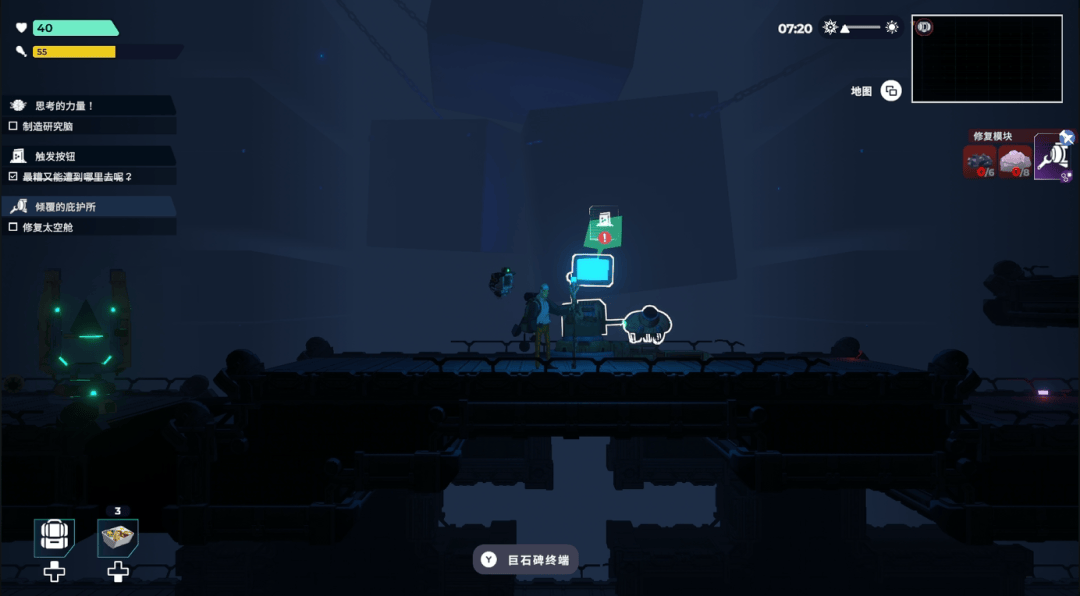Select the pale crystal resource requirement
The height and width of the screenshot is (596, 1080).
pos(1015,161)
